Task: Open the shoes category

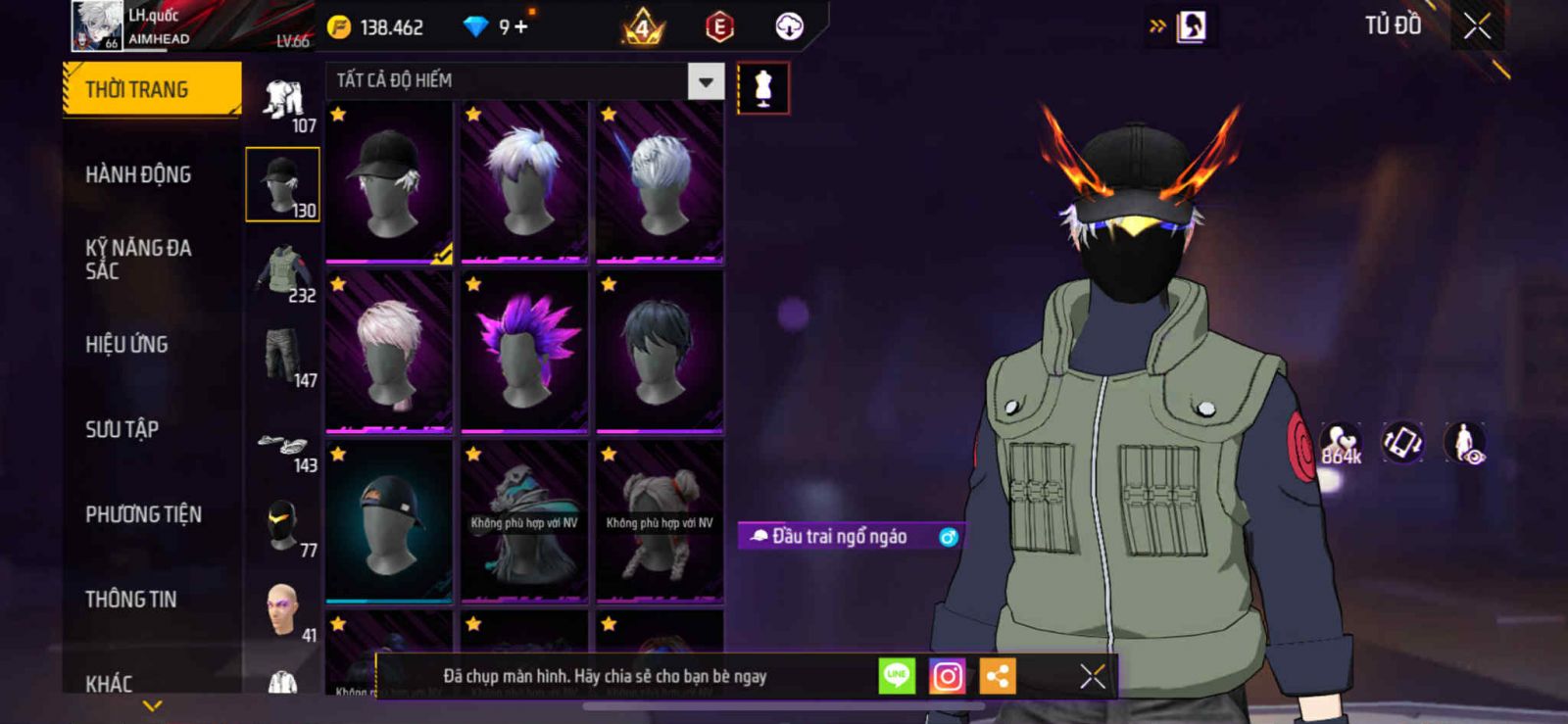Action: [x=283, y=446]
